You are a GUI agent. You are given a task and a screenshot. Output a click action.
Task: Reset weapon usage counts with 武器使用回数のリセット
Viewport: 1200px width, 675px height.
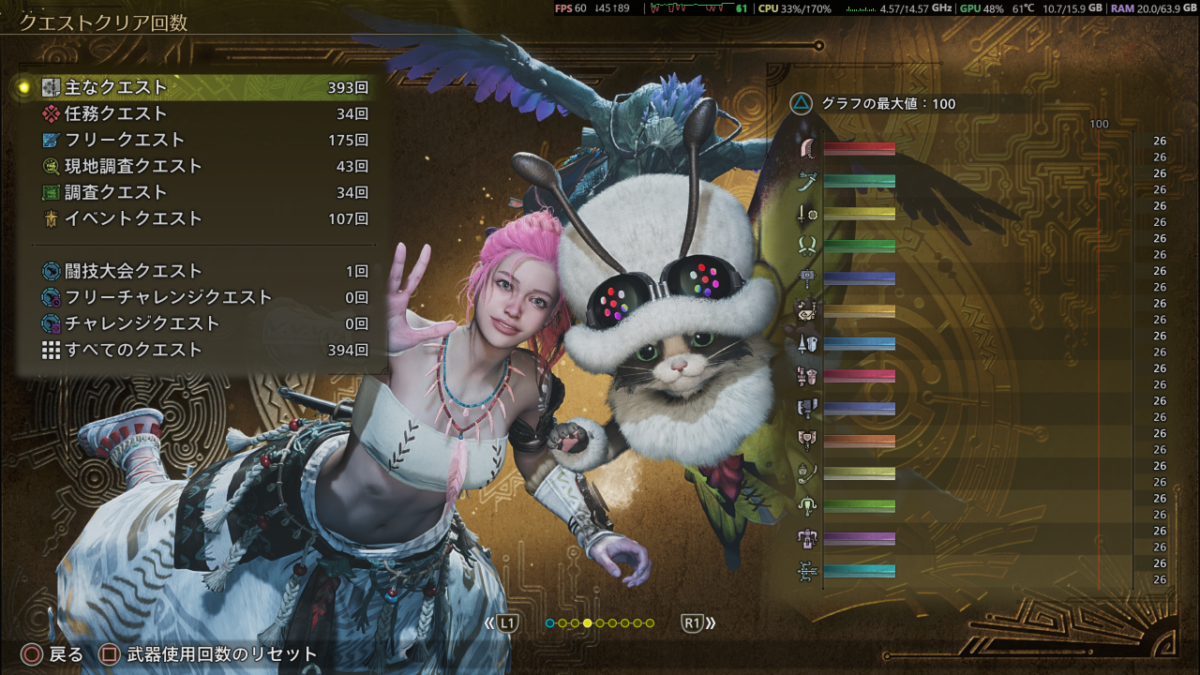coord(209,655)
